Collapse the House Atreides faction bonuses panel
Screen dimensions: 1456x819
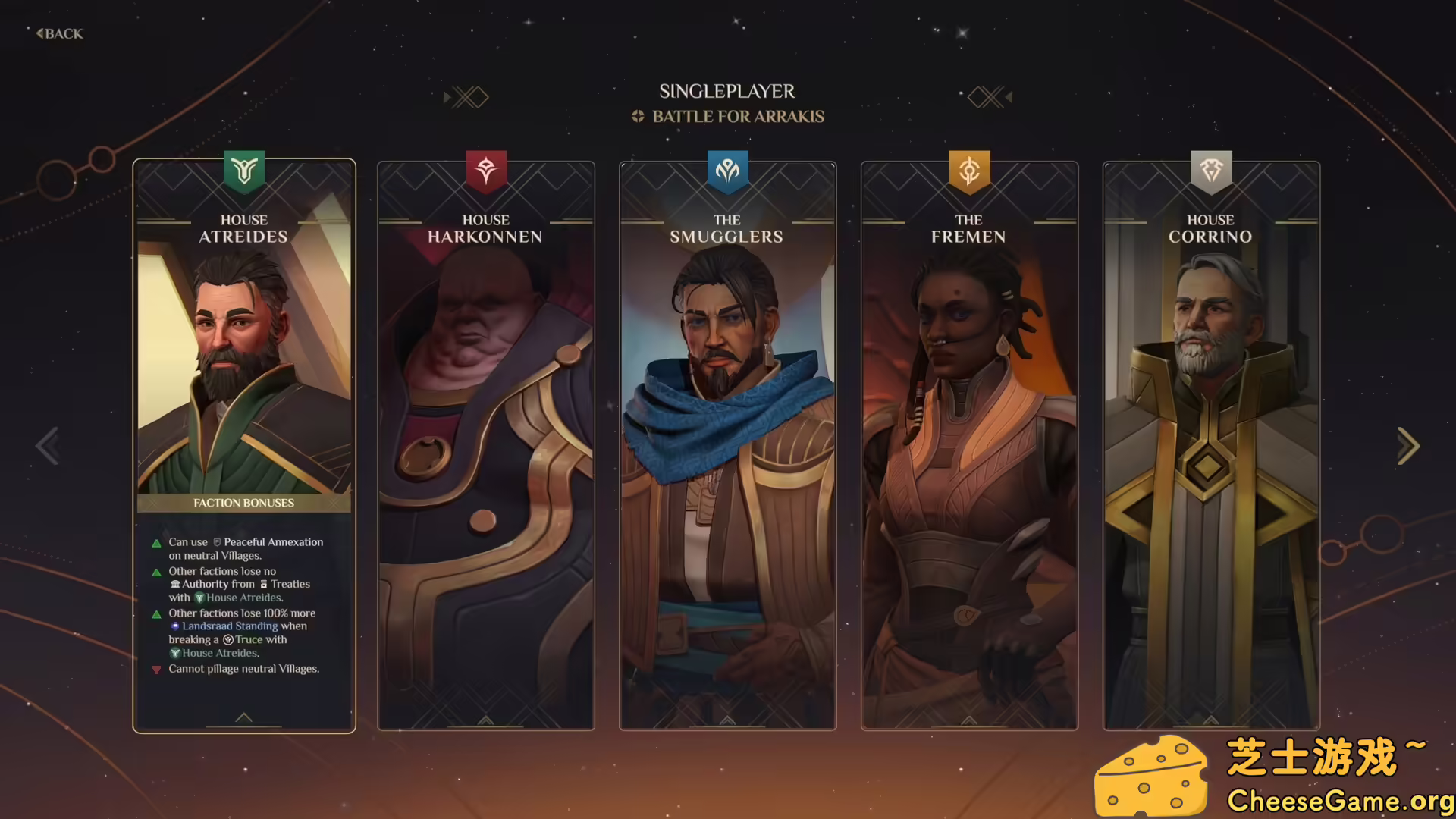click(243, 717)
